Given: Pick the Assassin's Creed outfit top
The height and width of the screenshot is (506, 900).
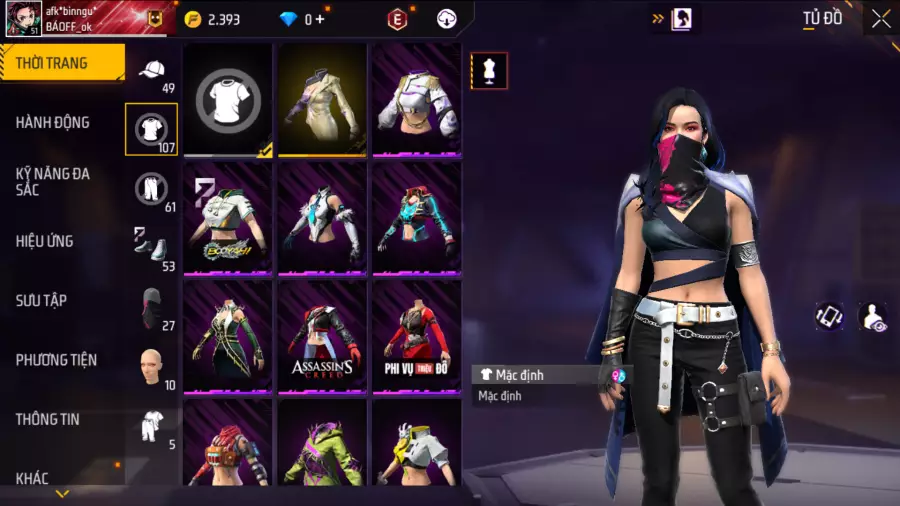Looking at the screenshot, I should coord(322,336).
